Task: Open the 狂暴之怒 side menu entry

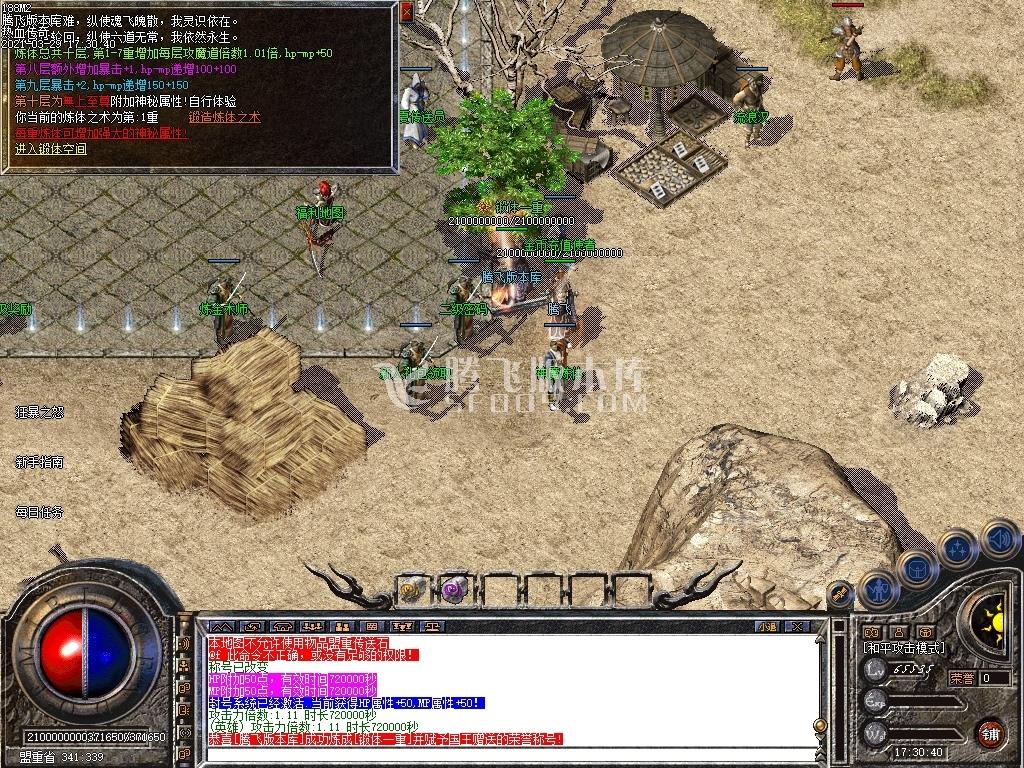Action: coord(40,411)
